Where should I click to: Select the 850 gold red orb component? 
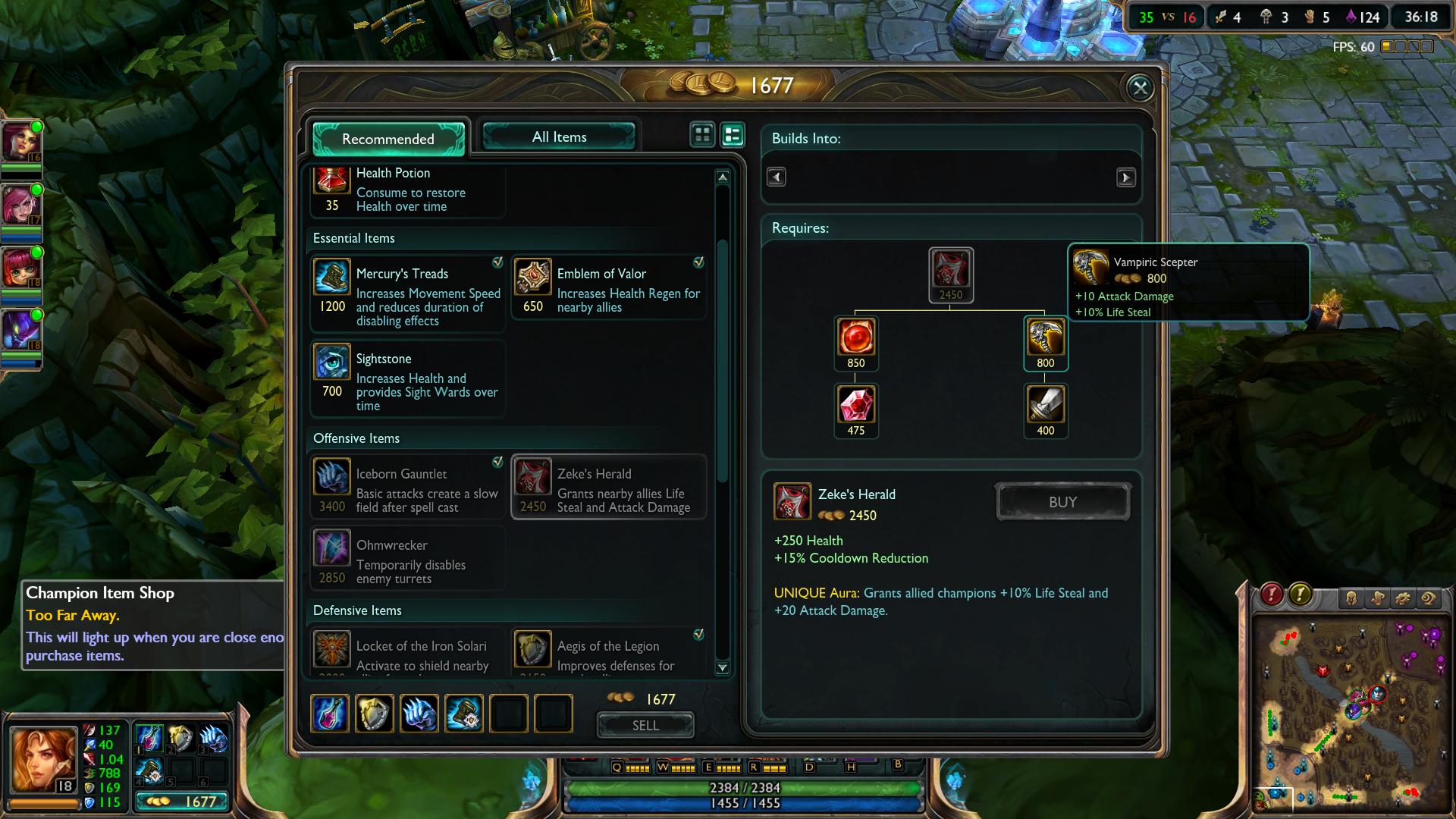(856, 337)
